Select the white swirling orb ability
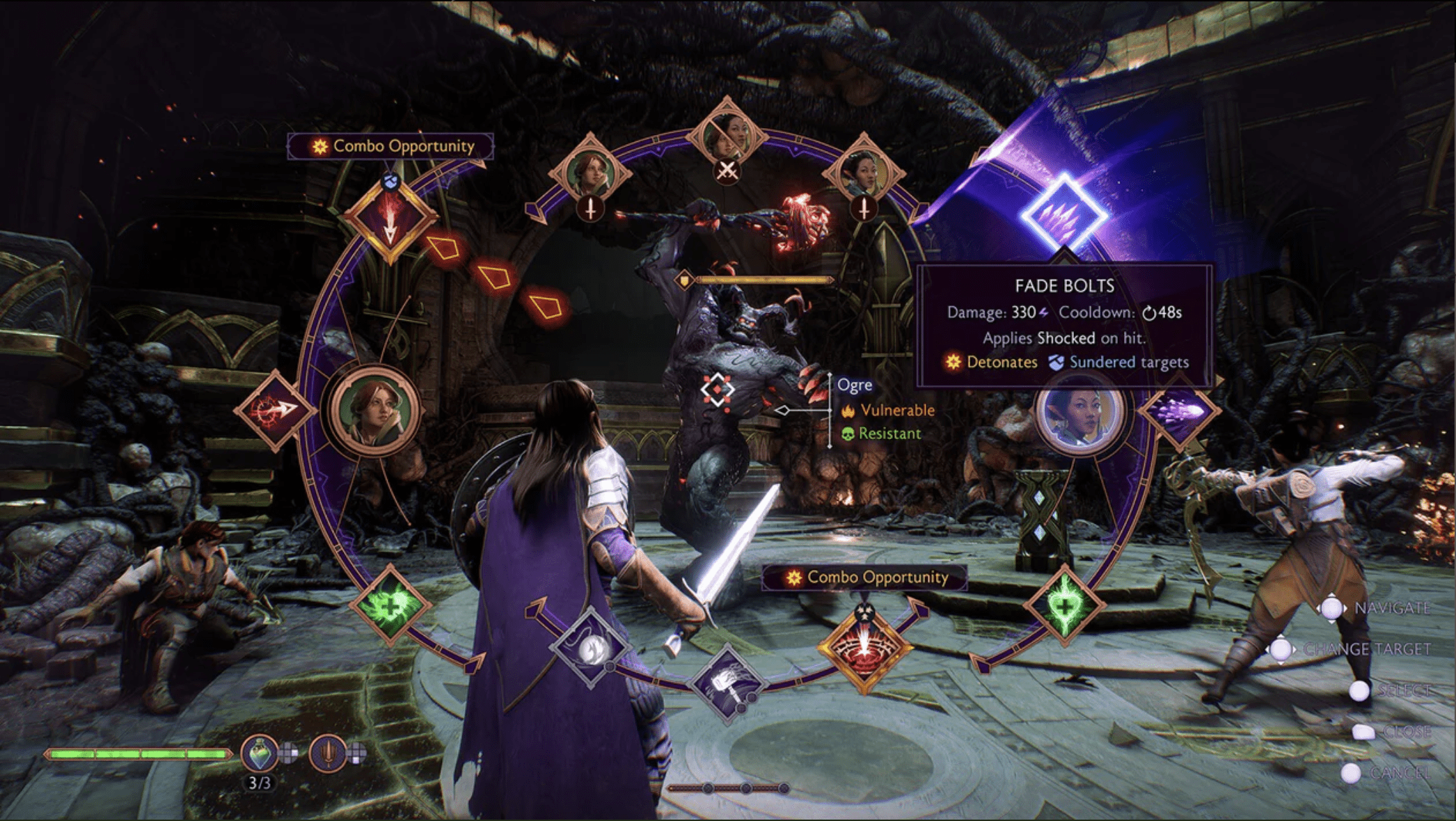The image size is (1456, 821). tap(591, 647)
